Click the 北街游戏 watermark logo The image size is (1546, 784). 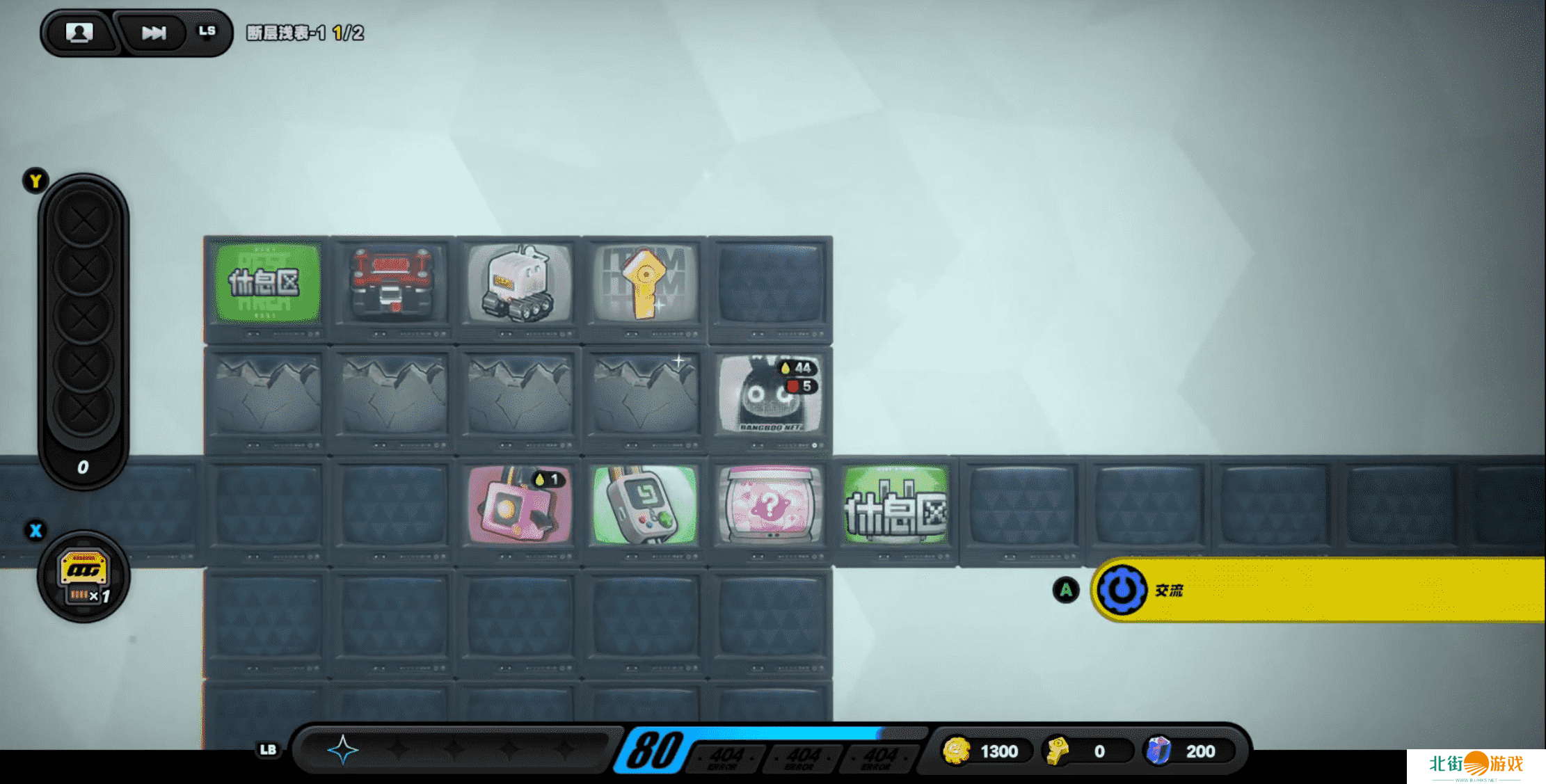click(1476, 765)
